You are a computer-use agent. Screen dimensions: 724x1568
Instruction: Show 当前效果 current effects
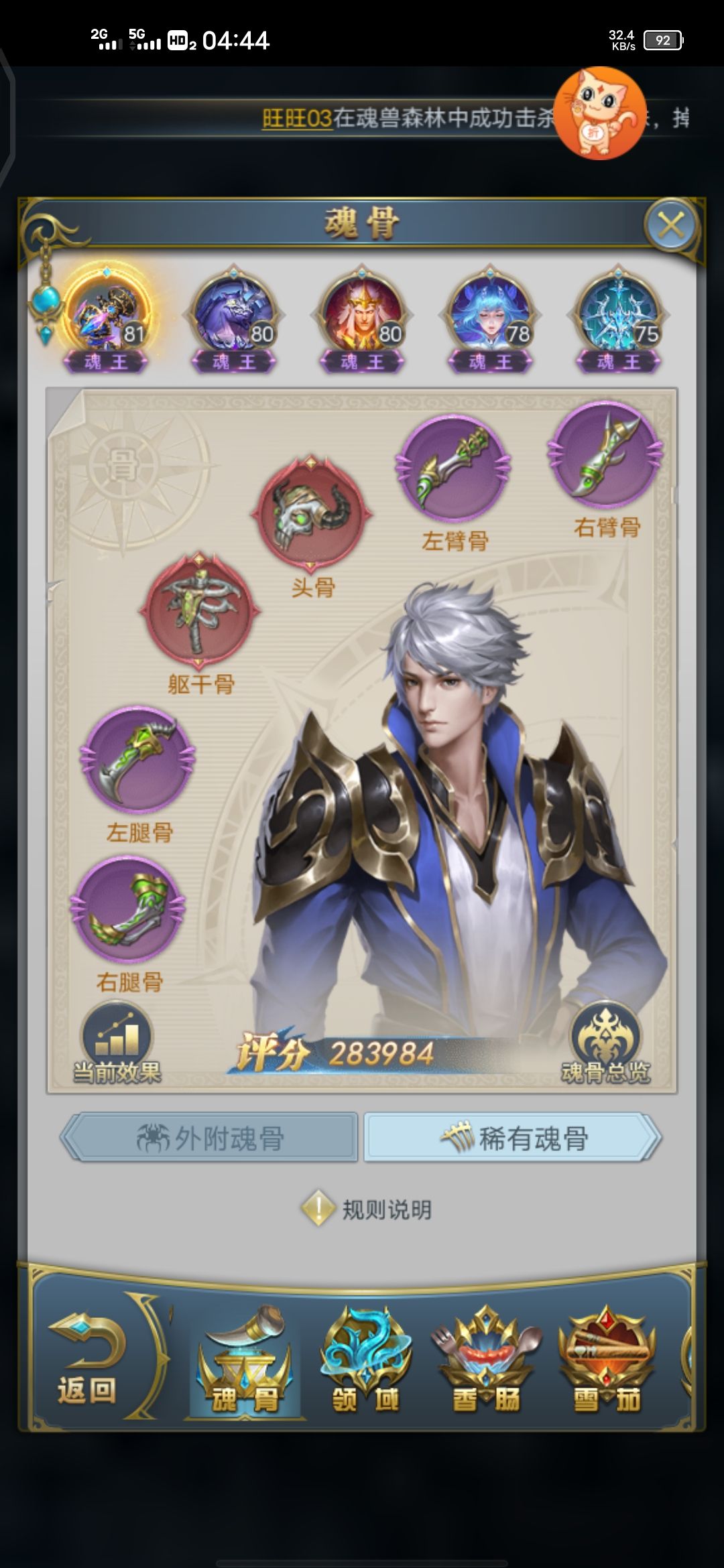[117, 1043]
